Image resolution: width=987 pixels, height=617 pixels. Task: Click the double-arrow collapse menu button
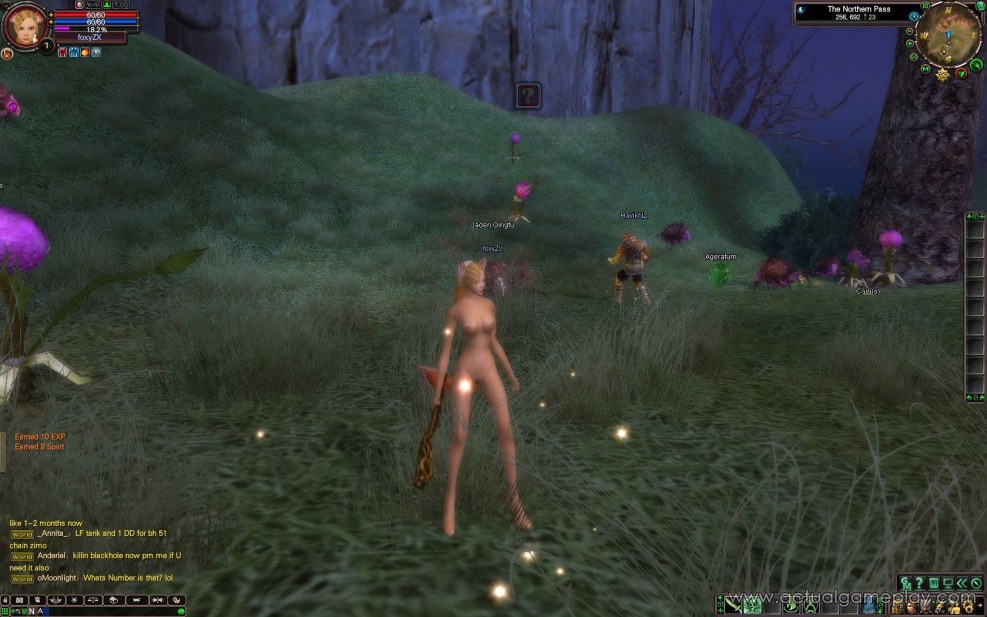coord(961,583)
